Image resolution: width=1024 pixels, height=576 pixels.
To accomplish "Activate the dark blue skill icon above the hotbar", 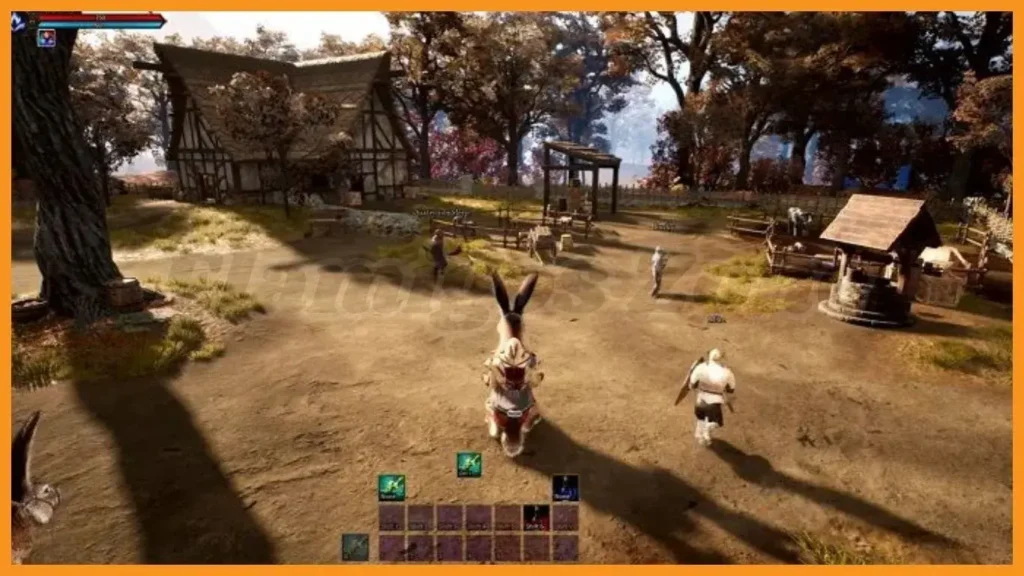I will pos(565,487).
